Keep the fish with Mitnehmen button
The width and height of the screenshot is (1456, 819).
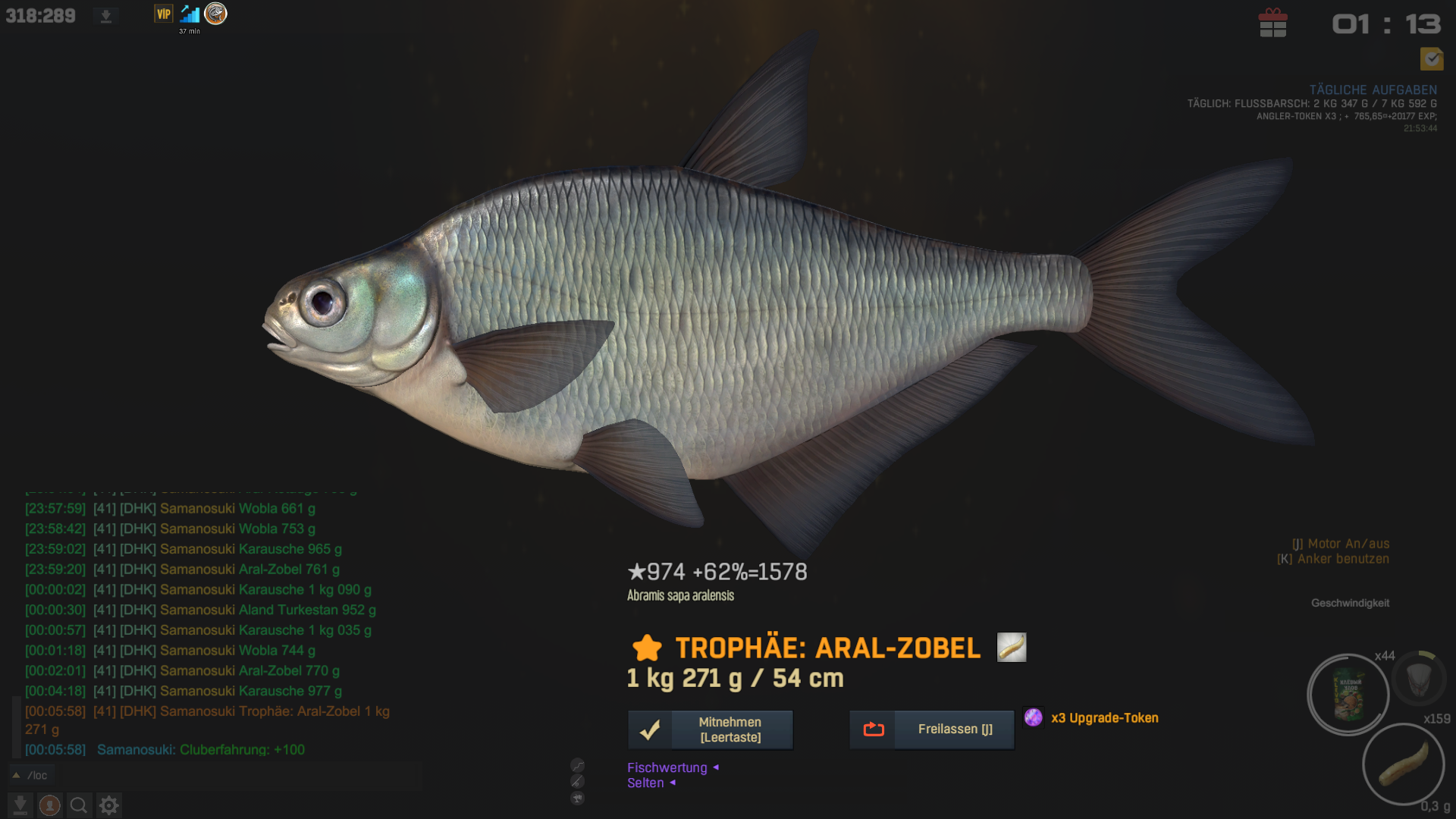(711, 730)
